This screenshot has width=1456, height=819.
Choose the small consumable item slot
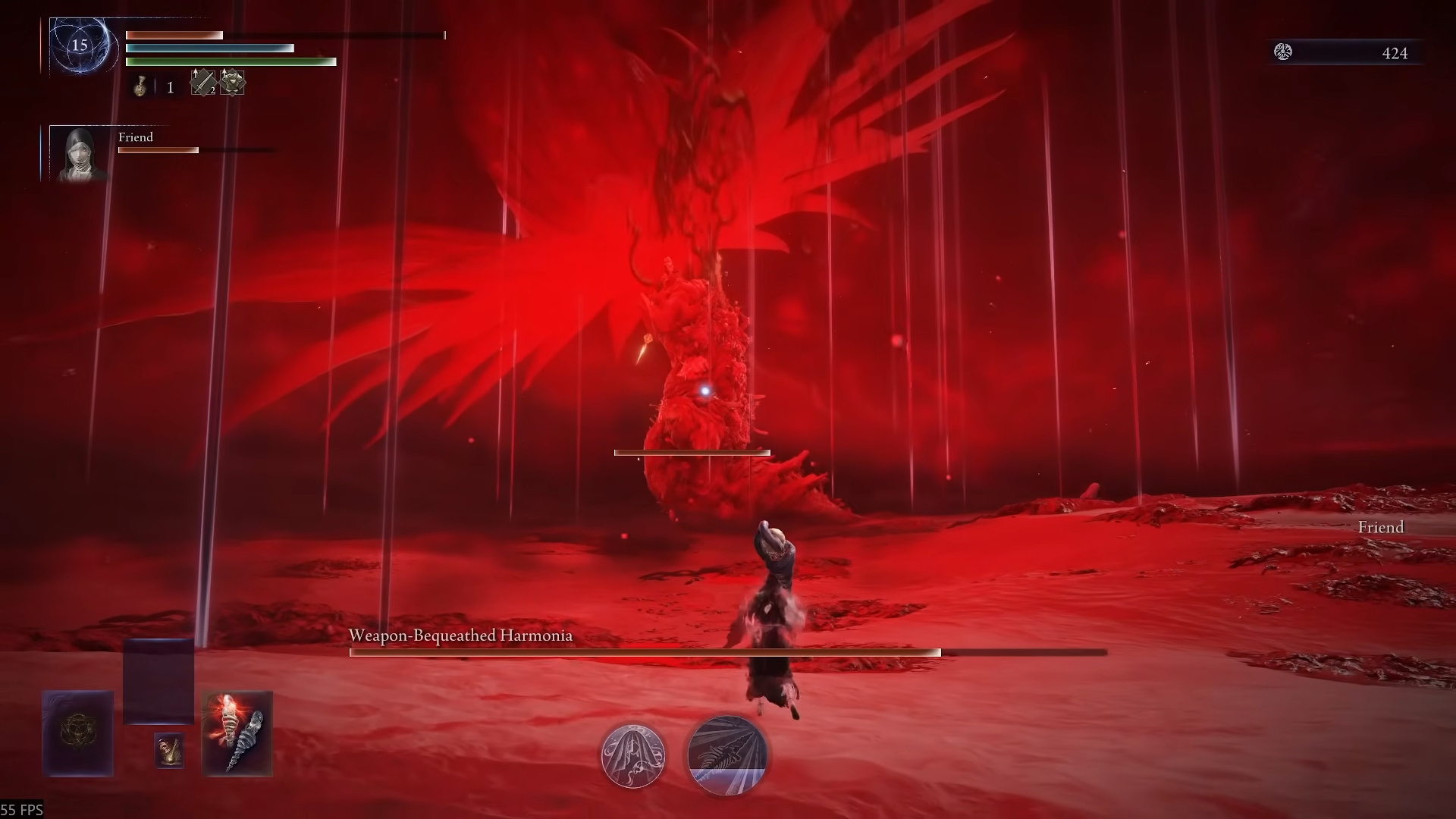pyautogui.click(x=169, y=749)
